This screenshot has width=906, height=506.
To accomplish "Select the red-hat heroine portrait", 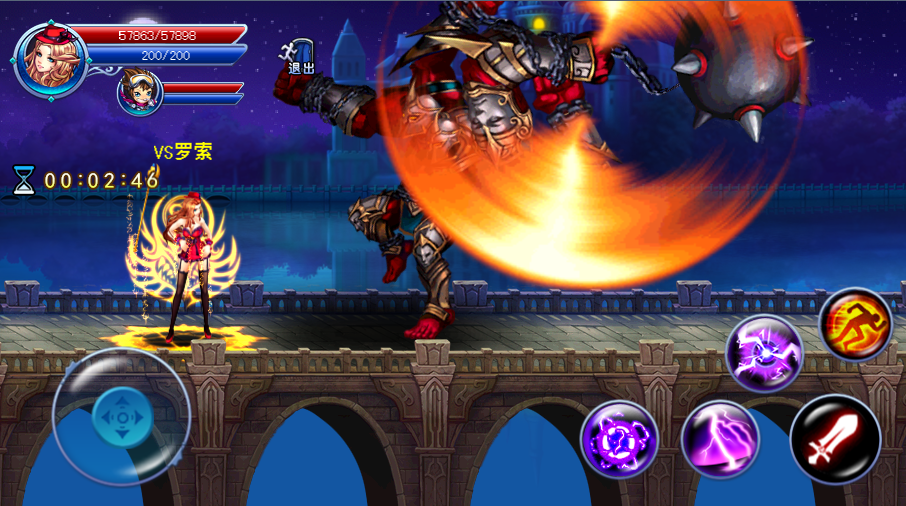I will click(51, 59).
